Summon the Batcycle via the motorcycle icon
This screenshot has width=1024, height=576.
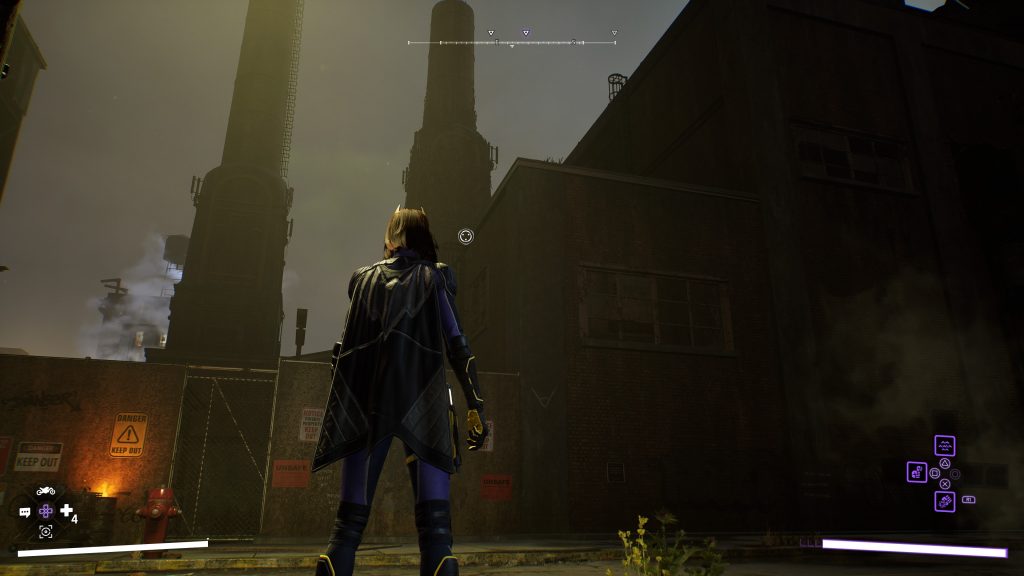(45, 491)
